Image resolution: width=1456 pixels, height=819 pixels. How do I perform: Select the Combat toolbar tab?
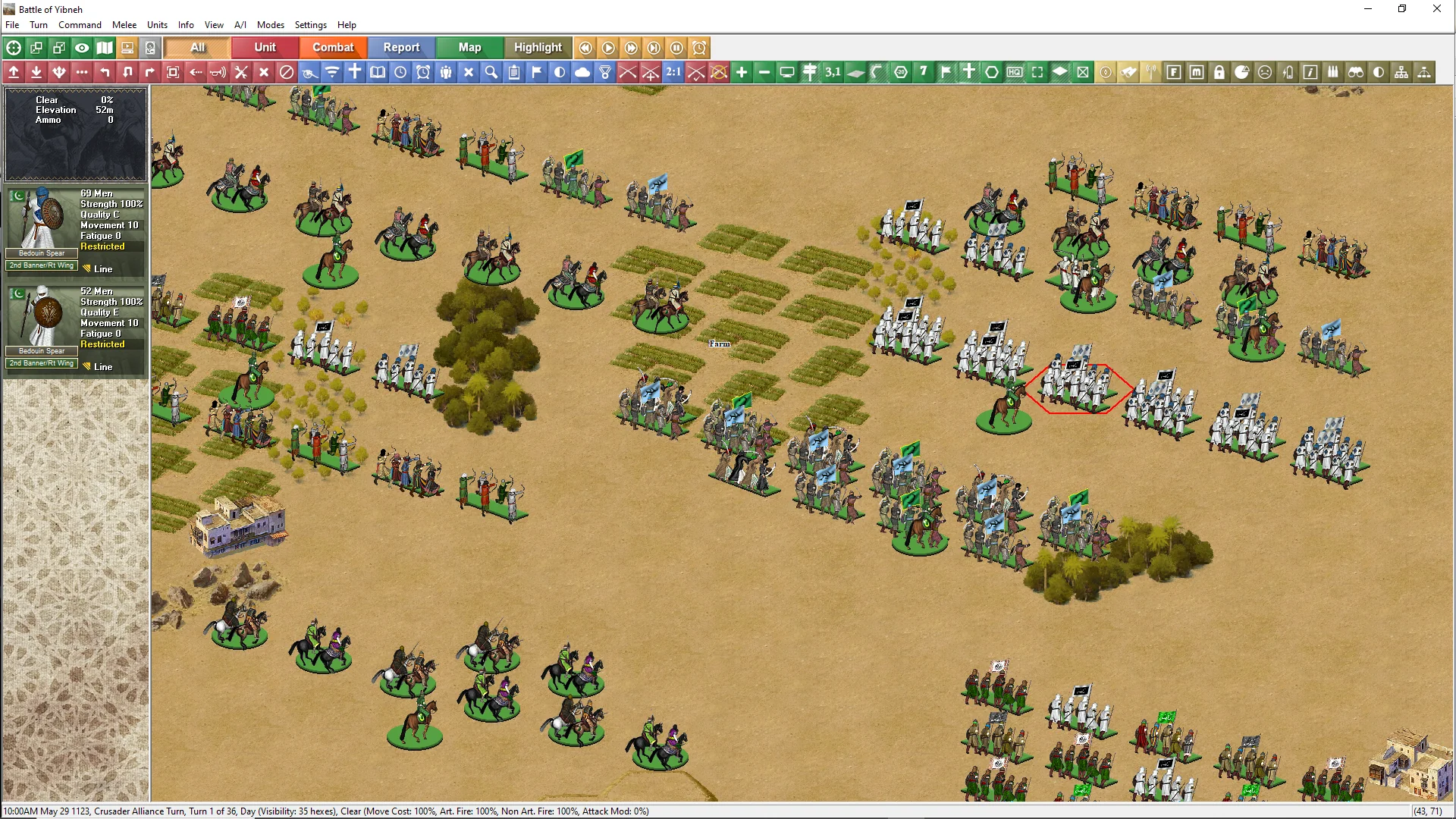click(333, 48)
